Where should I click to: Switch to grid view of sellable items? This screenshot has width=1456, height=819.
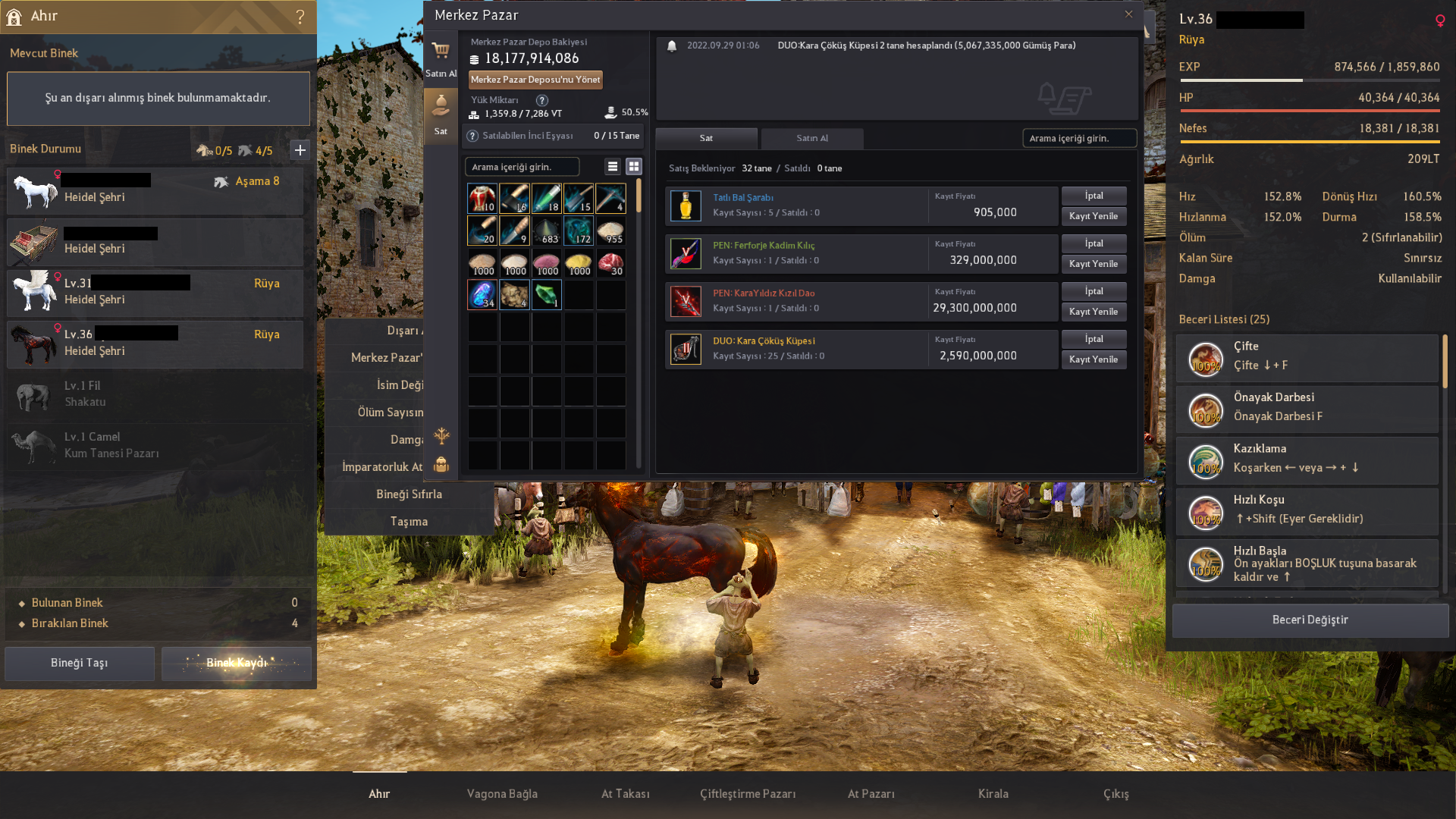tap(634, 166)
